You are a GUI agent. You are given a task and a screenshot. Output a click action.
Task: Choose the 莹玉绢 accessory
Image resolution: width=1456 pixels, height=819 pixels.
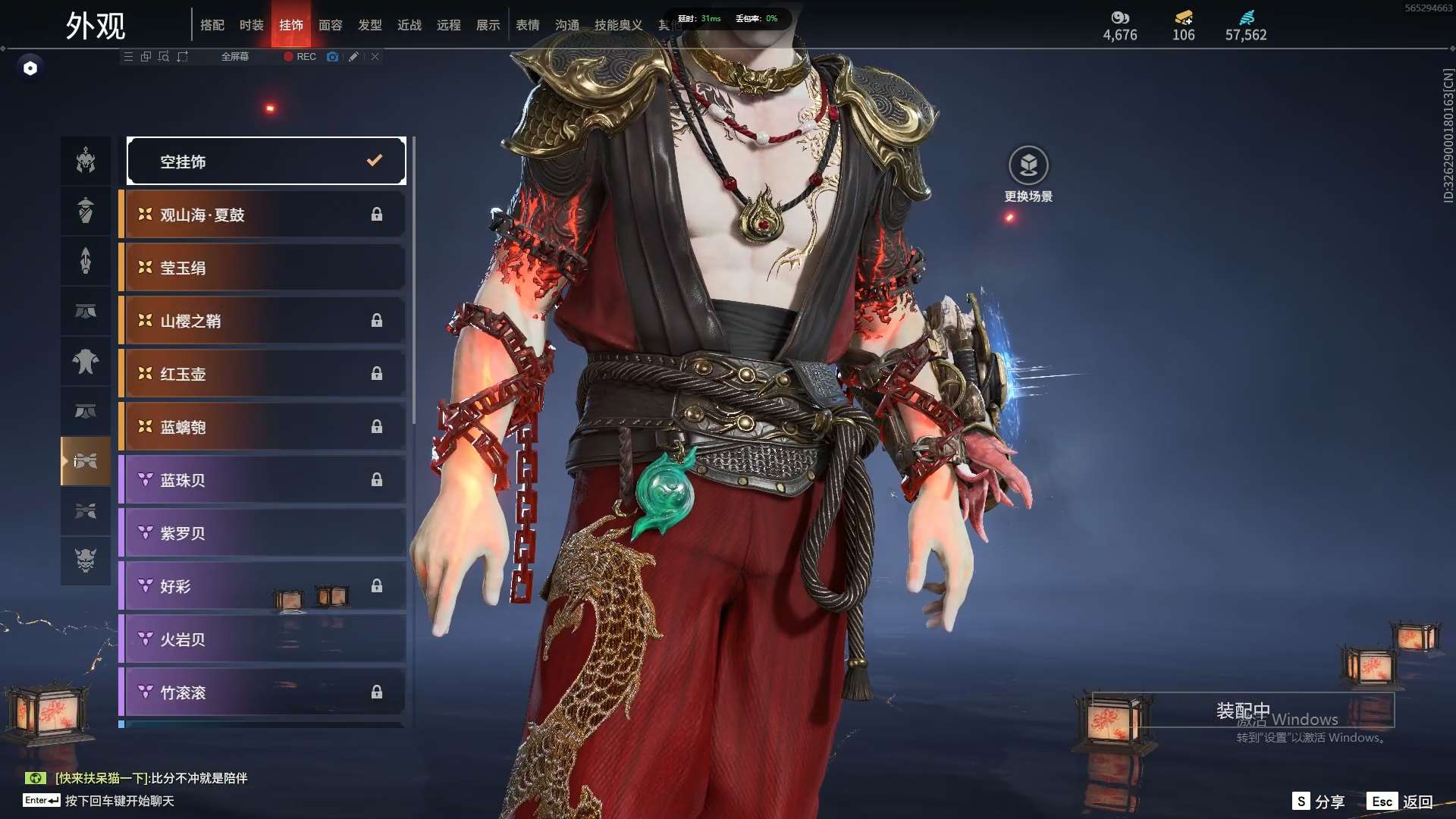(x=262, y=268)
